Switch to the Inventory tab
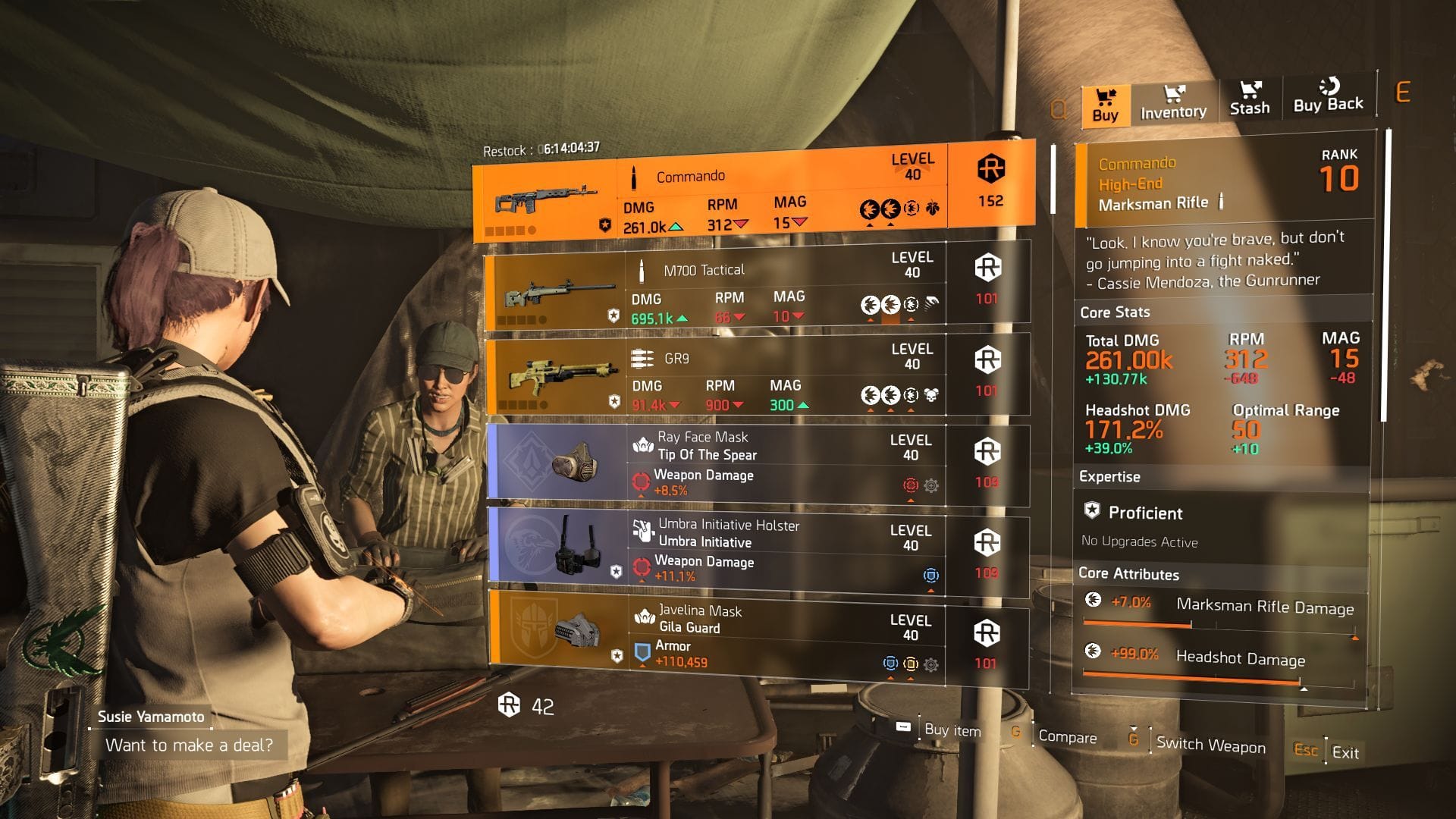This screenshot has height=819, width=1456. 1172,105
